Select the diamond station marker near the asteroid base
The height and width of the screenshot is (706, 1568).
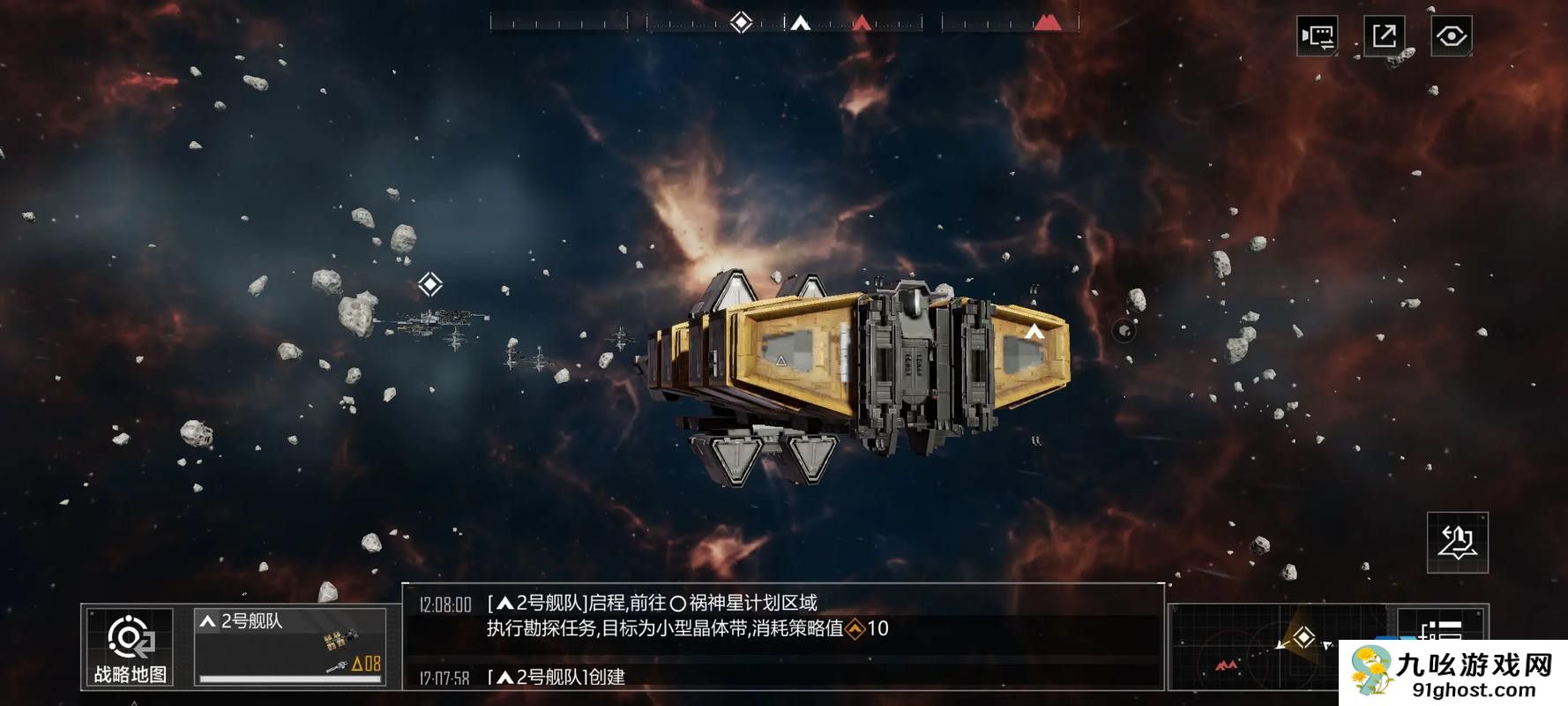click(429, 283)
